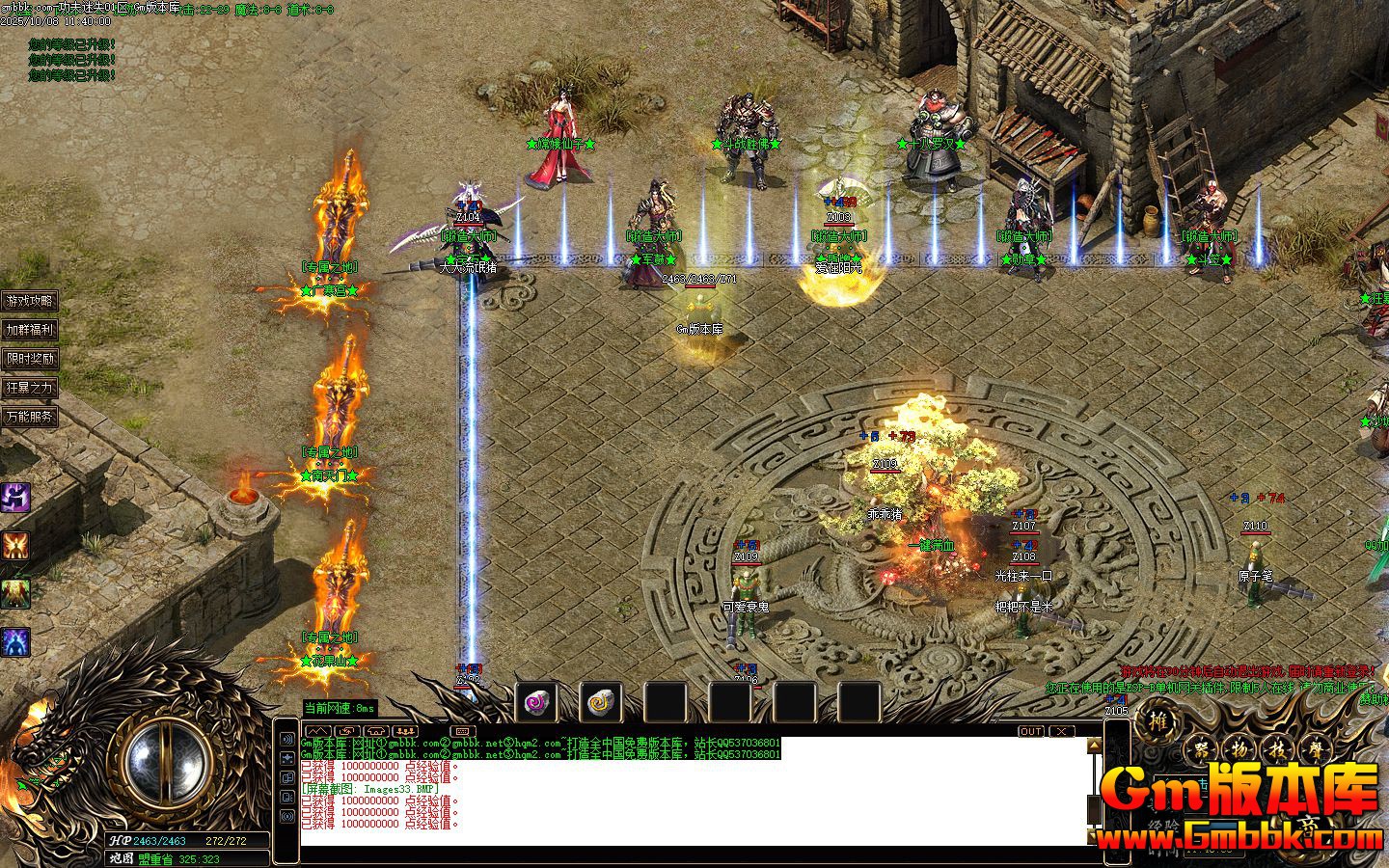1389x868 pixels.
Task: Activate the fiery winged figure skill icon
Action: click(15, 545)
